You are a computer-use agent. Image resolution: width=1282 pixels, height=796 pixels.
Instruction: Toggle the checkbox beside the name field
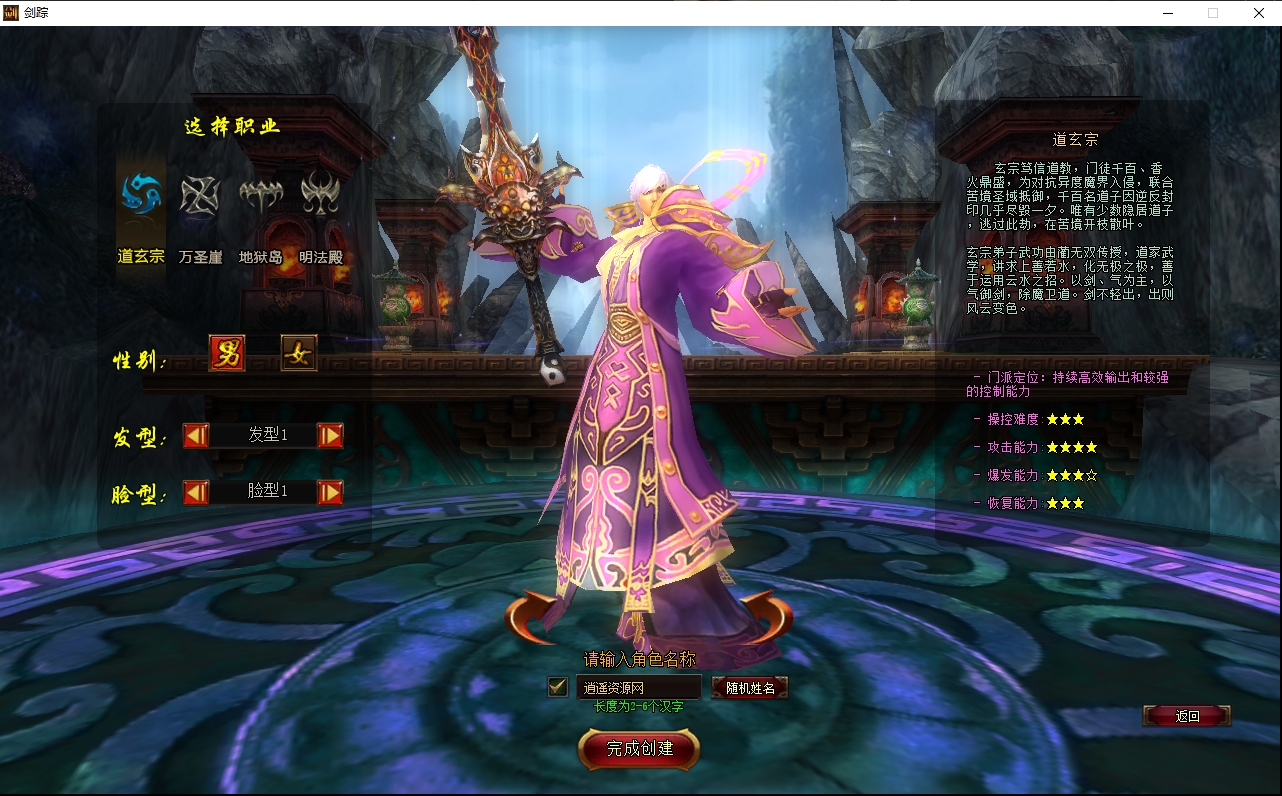(558, 687)
